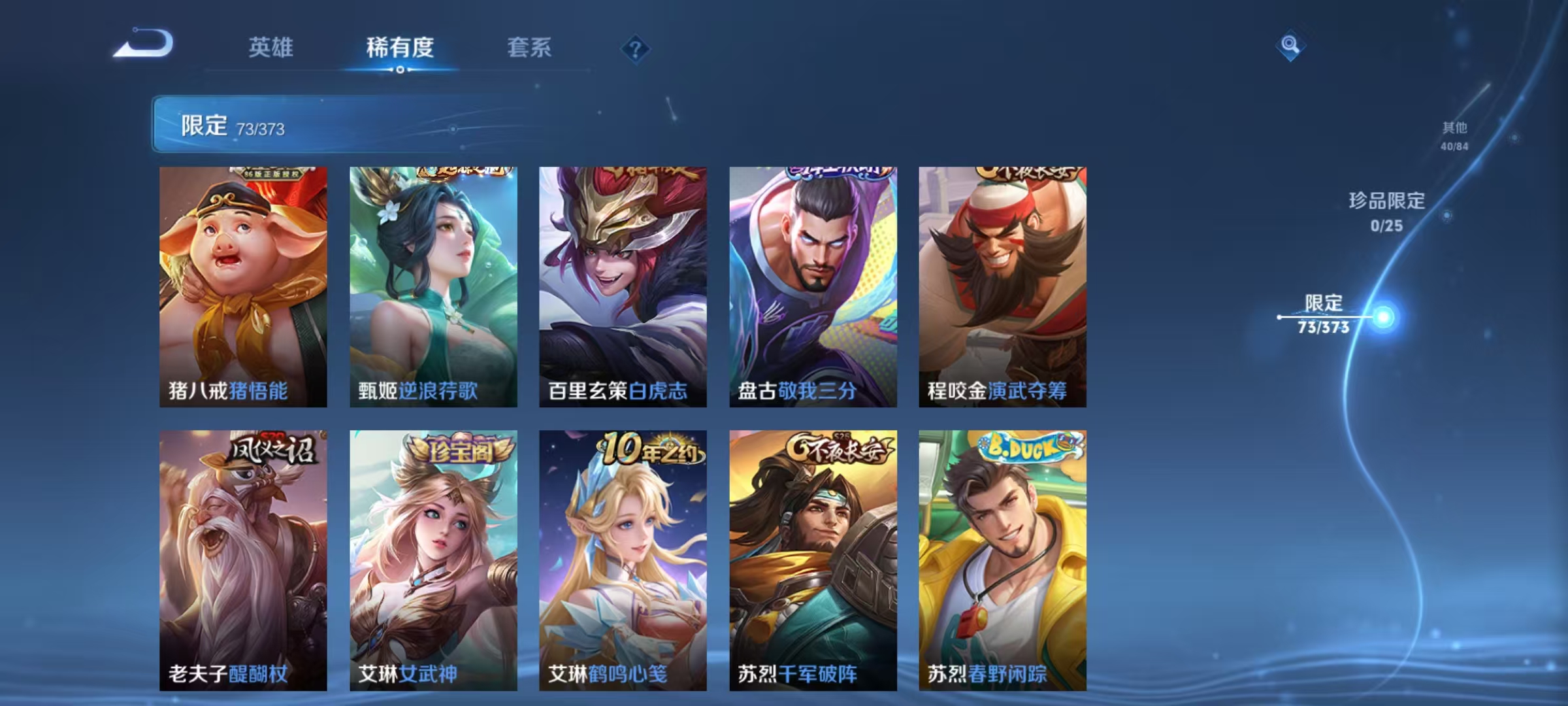Viewport: 1568px width, 706px height.
Task: Select the 猪八戒猪悟能 skin card
Action: pos(243,288)
